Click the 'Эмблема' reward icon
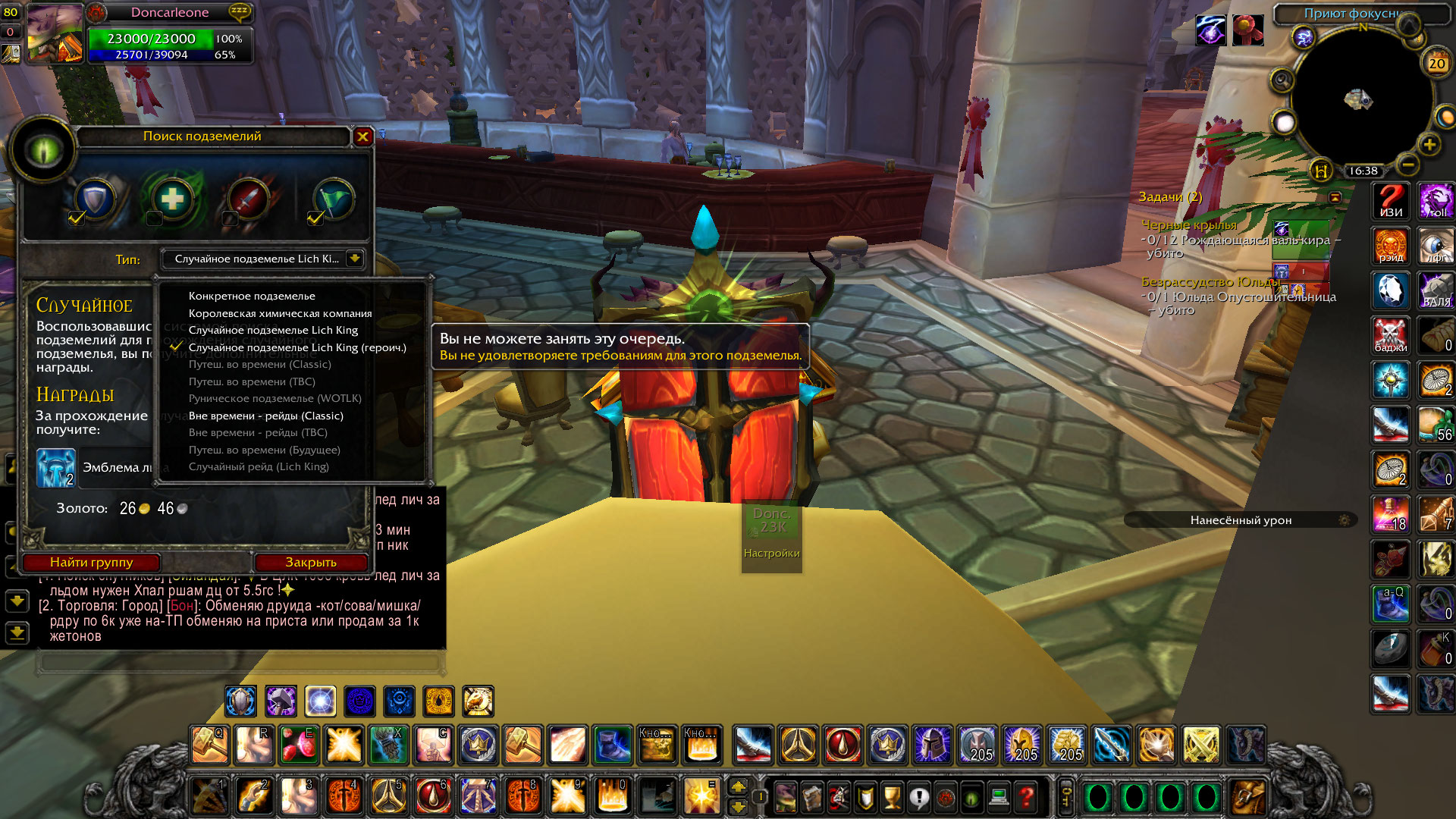This screenshot has height=819, width=1456. [56, 468]
